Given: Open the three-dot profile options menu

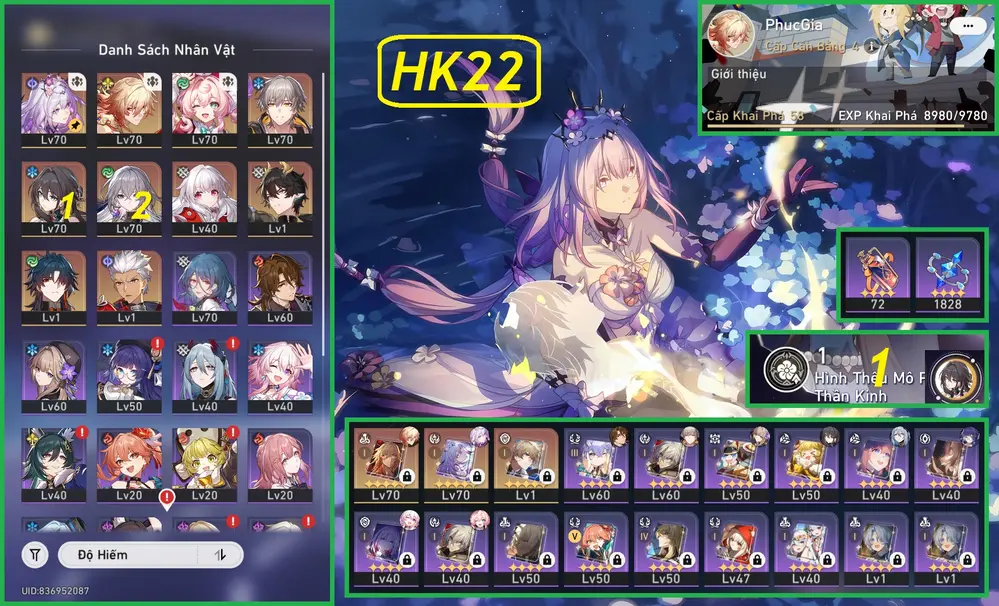Looking at the screenshot, I should 965,26.
